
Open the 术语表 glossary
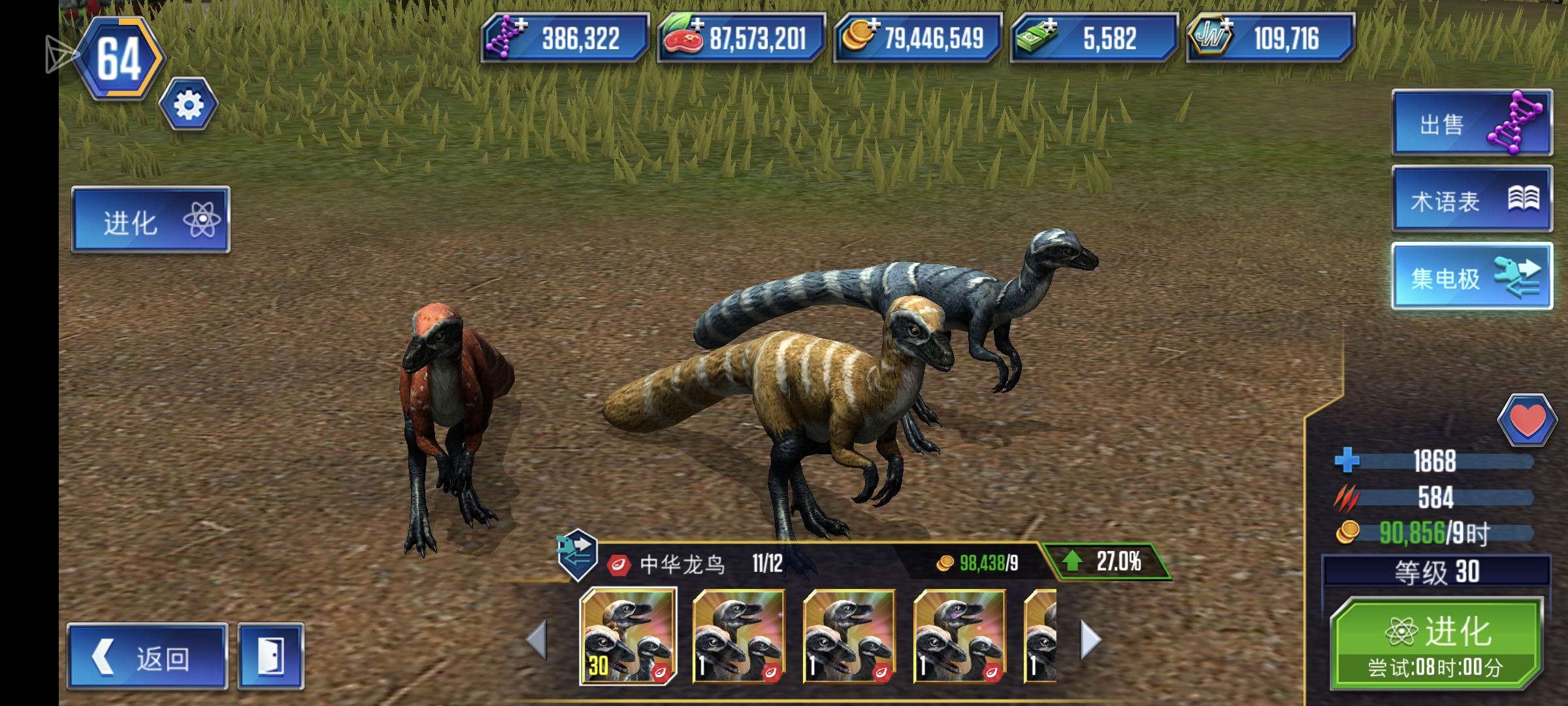[x=1472, y=200]
